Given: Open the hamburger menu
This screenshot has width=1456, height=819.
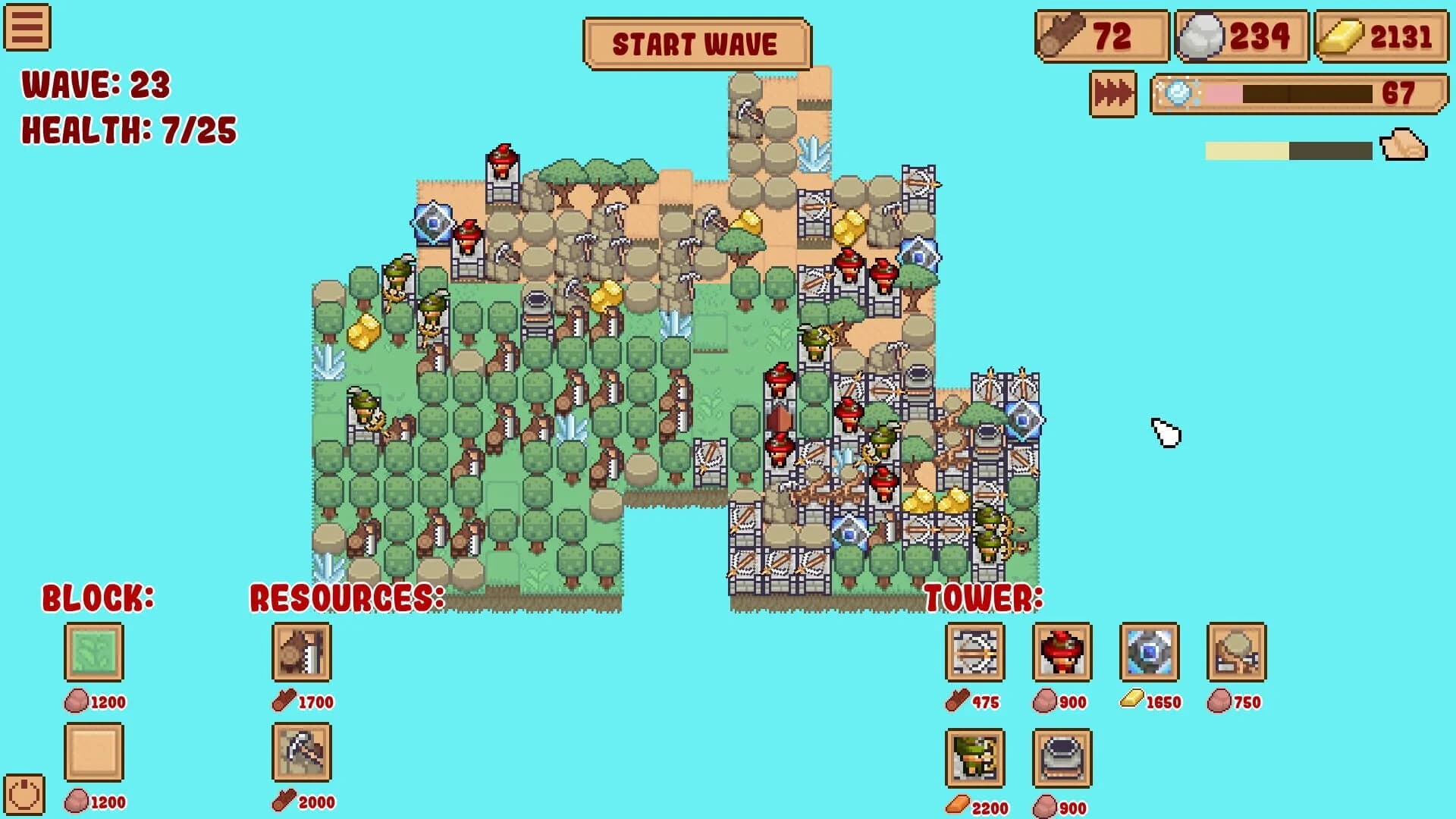Looking at the screenshot, I should pyautogui.click(x=26, y=29).
